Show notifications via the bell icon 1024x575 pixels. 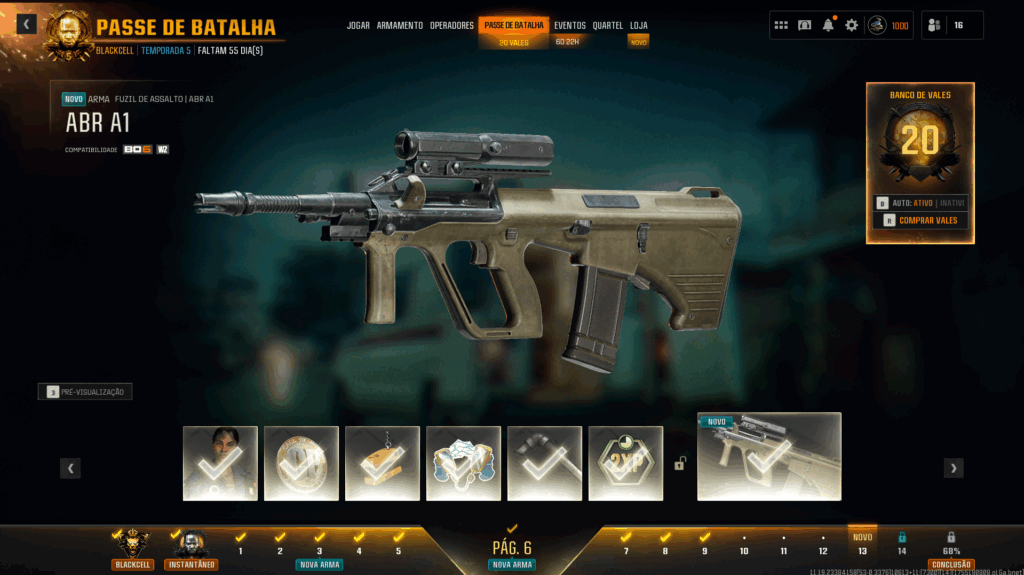[828, 25]
